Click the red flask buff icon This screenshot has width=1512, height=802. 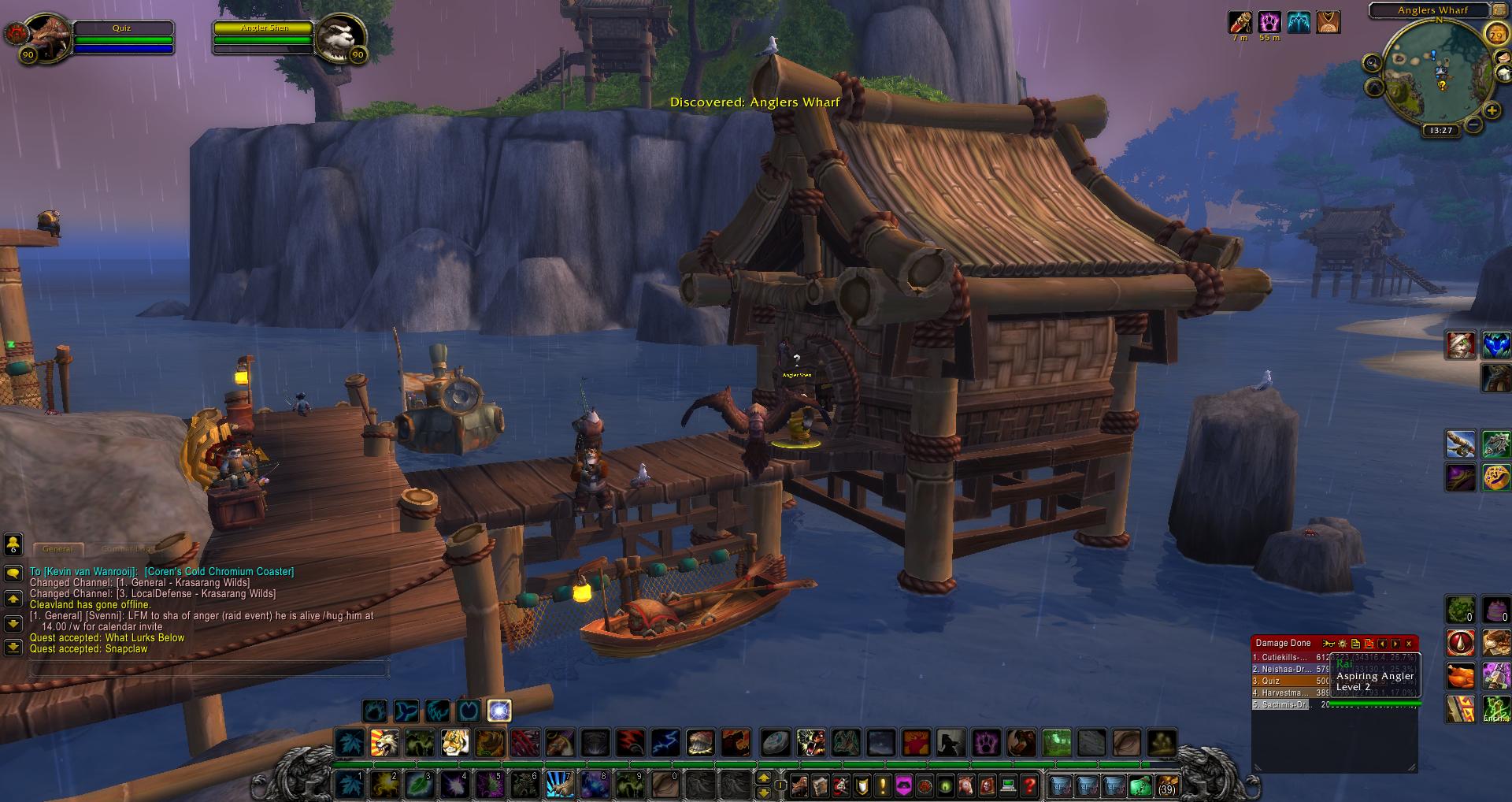tap(1240, 22)
